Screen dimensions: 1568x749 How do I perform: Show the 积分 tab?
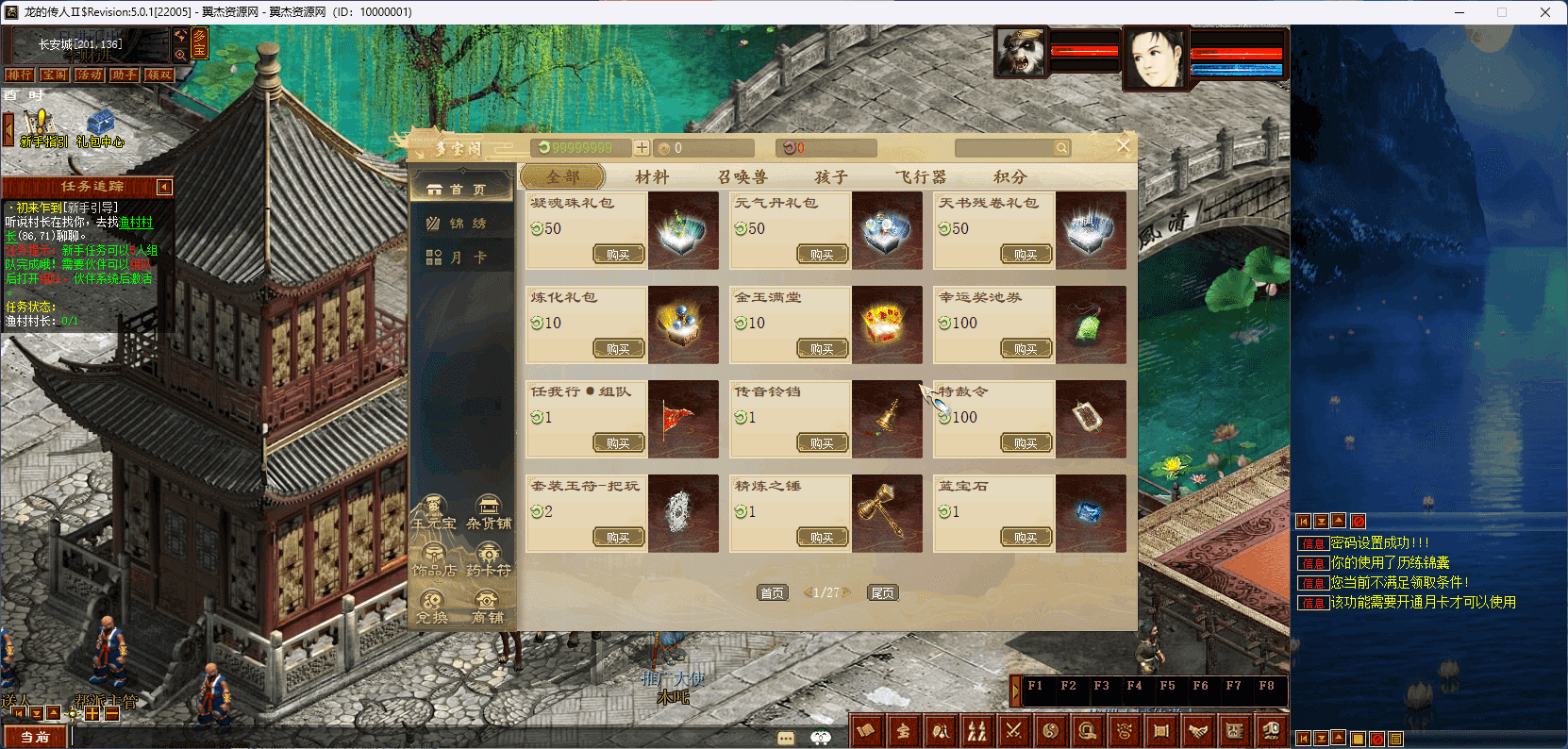pyautogui.click(x=1009, y=177)
